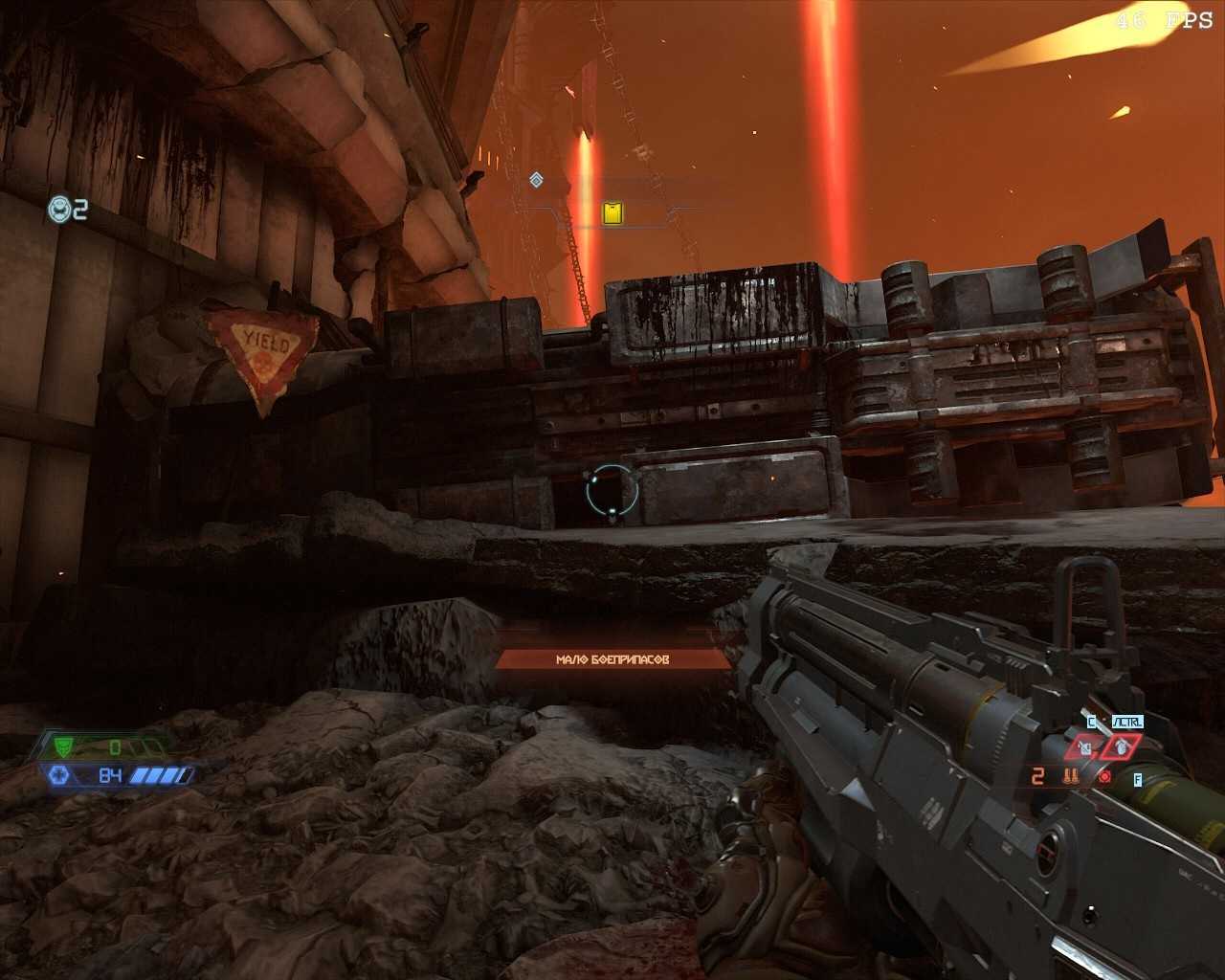1225x980 pixels.
Task: Click the extra lives helmet icon
Action: 59,209
